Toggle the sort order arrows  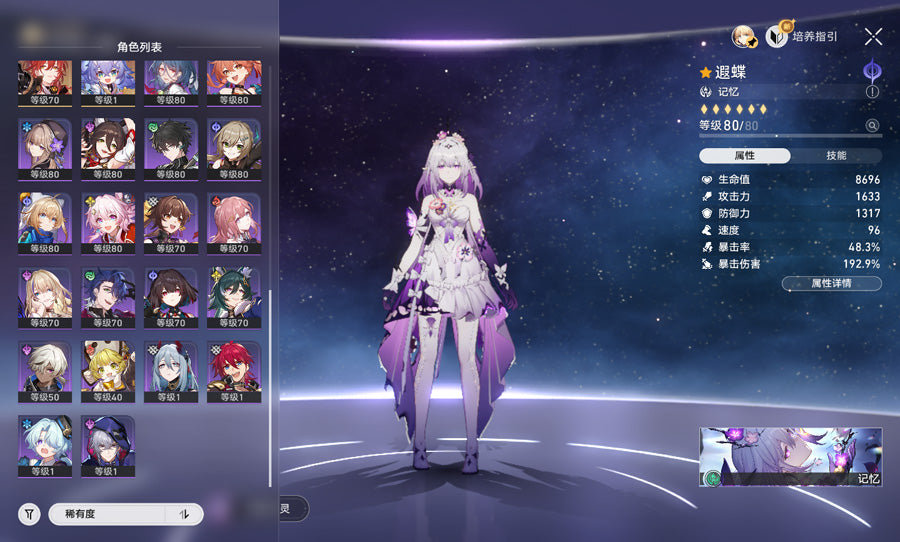pyautogui.click(x=184, y=514)
